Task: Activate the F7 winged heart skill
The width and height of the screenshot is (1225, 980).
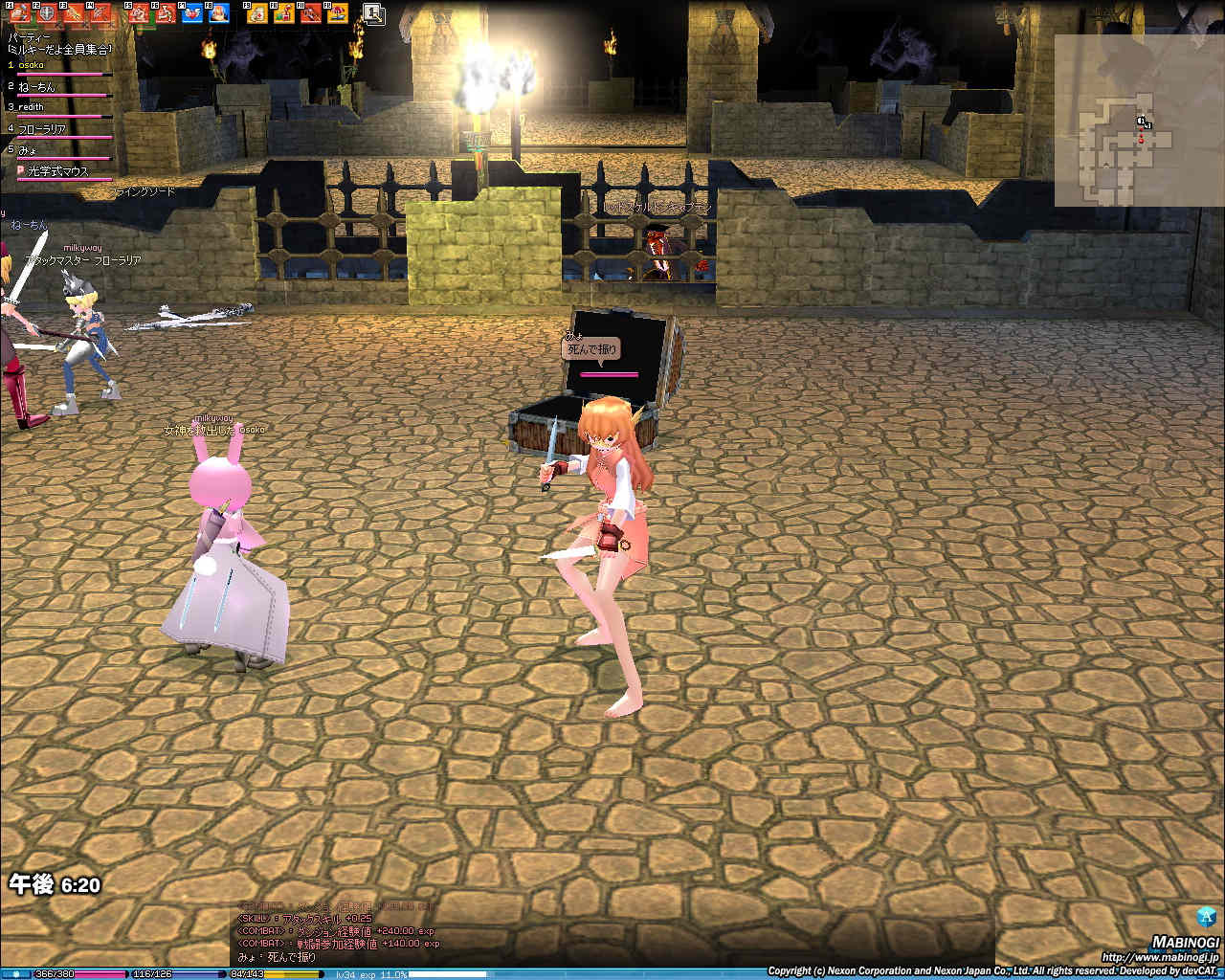Action: tap(192, 12)
